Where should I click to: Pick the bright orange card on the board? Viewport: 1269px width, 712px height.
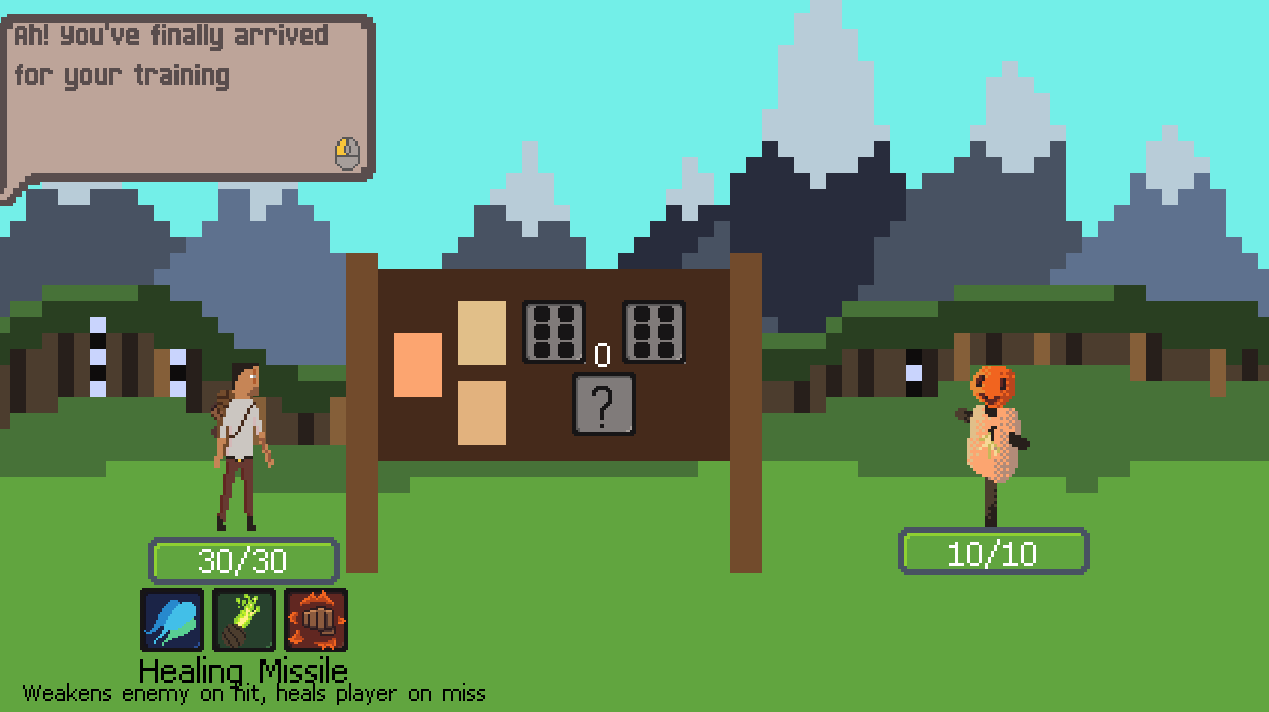[x=418, y=365]
